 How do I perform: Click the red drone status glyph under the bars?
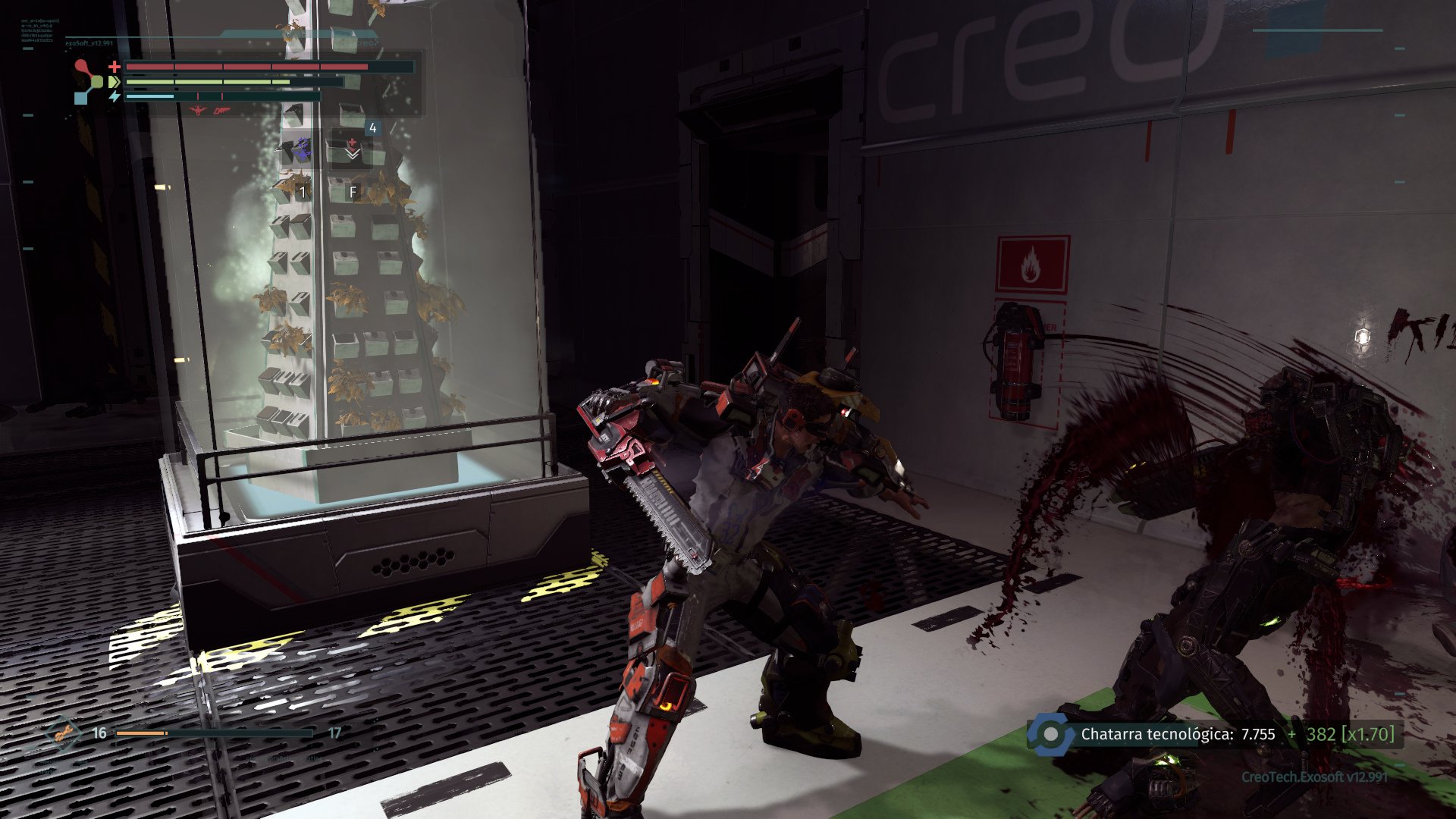click(196, 110)
